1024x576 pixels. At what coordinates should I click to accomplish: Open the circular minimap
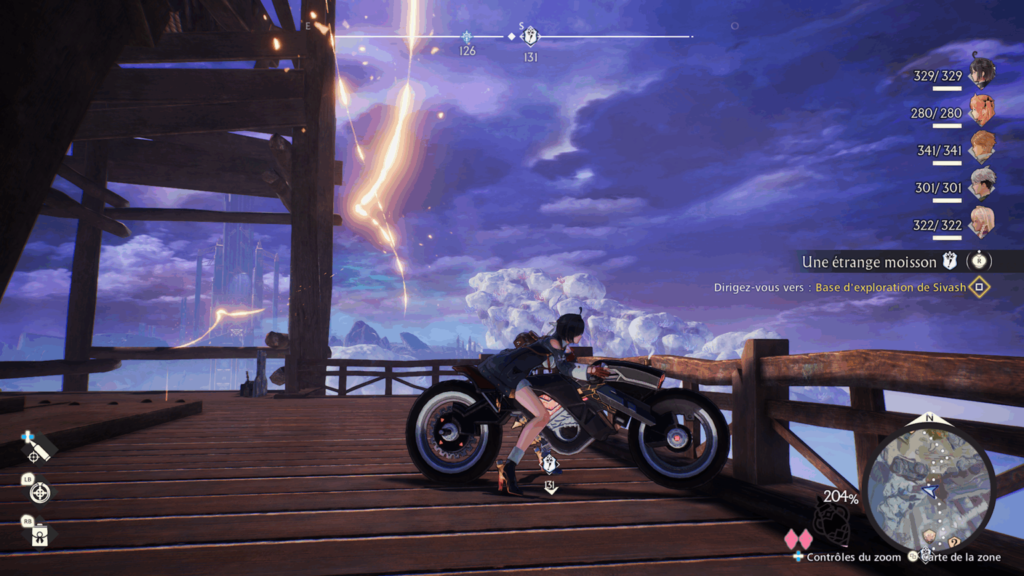(930, 487)
